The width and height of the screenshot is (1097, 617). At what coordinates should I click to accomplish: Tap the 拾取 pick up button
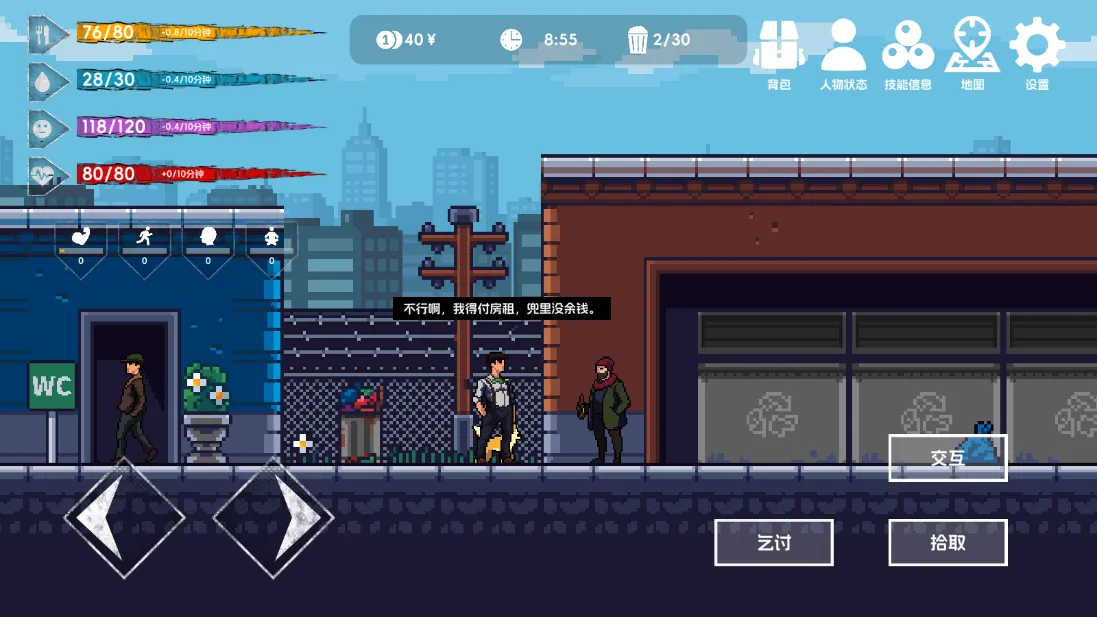pyautogui.click(x=947, y=543)
